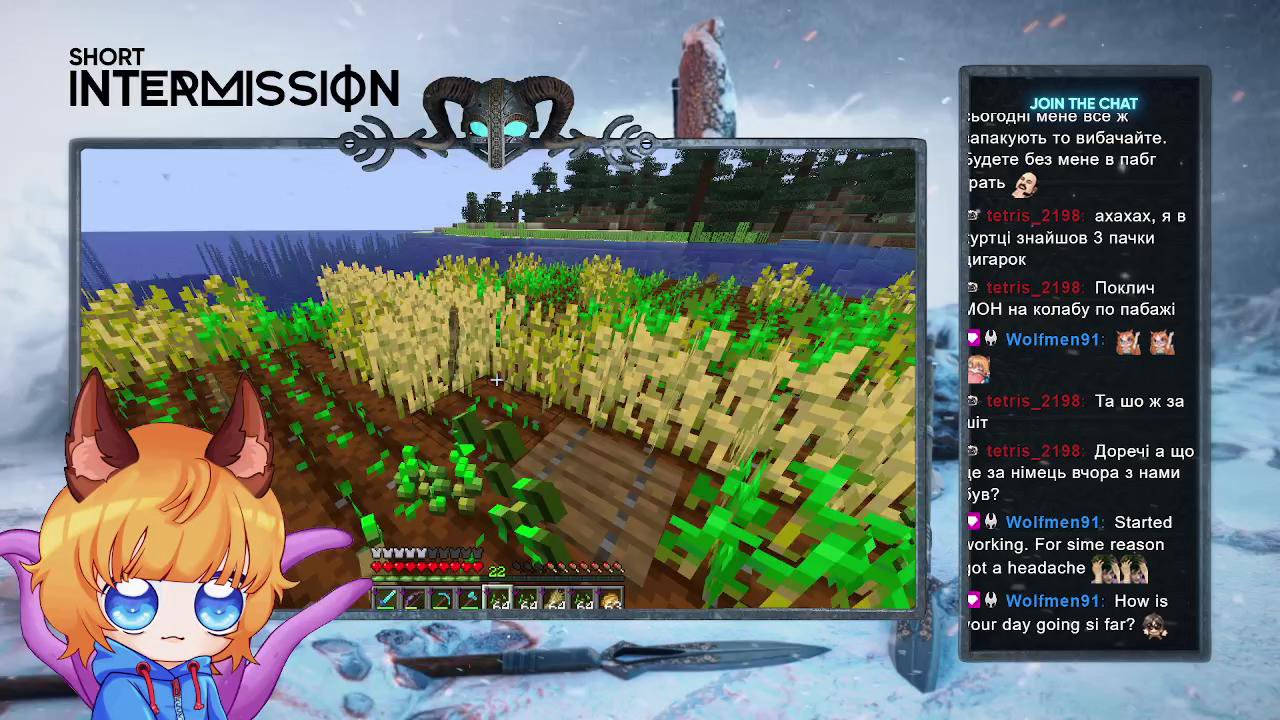This screenshot has width=1280, height=720.
Task: Click tetris_2198's gray chat badge
Action: [x=972, y=215]
